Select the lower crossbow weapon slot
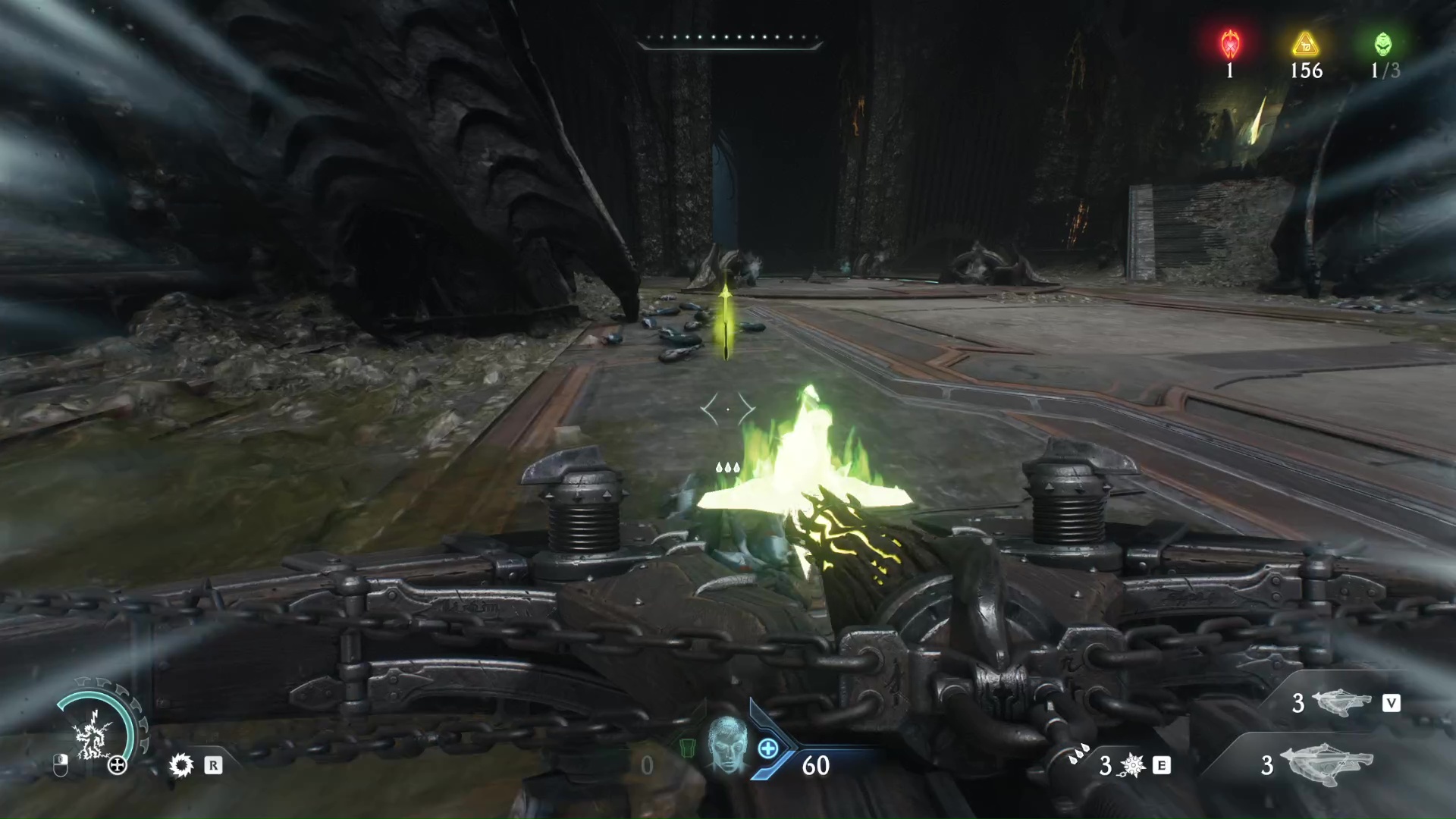The height and width of the screenshot is (819, 1456). [x=1326, y=763]
